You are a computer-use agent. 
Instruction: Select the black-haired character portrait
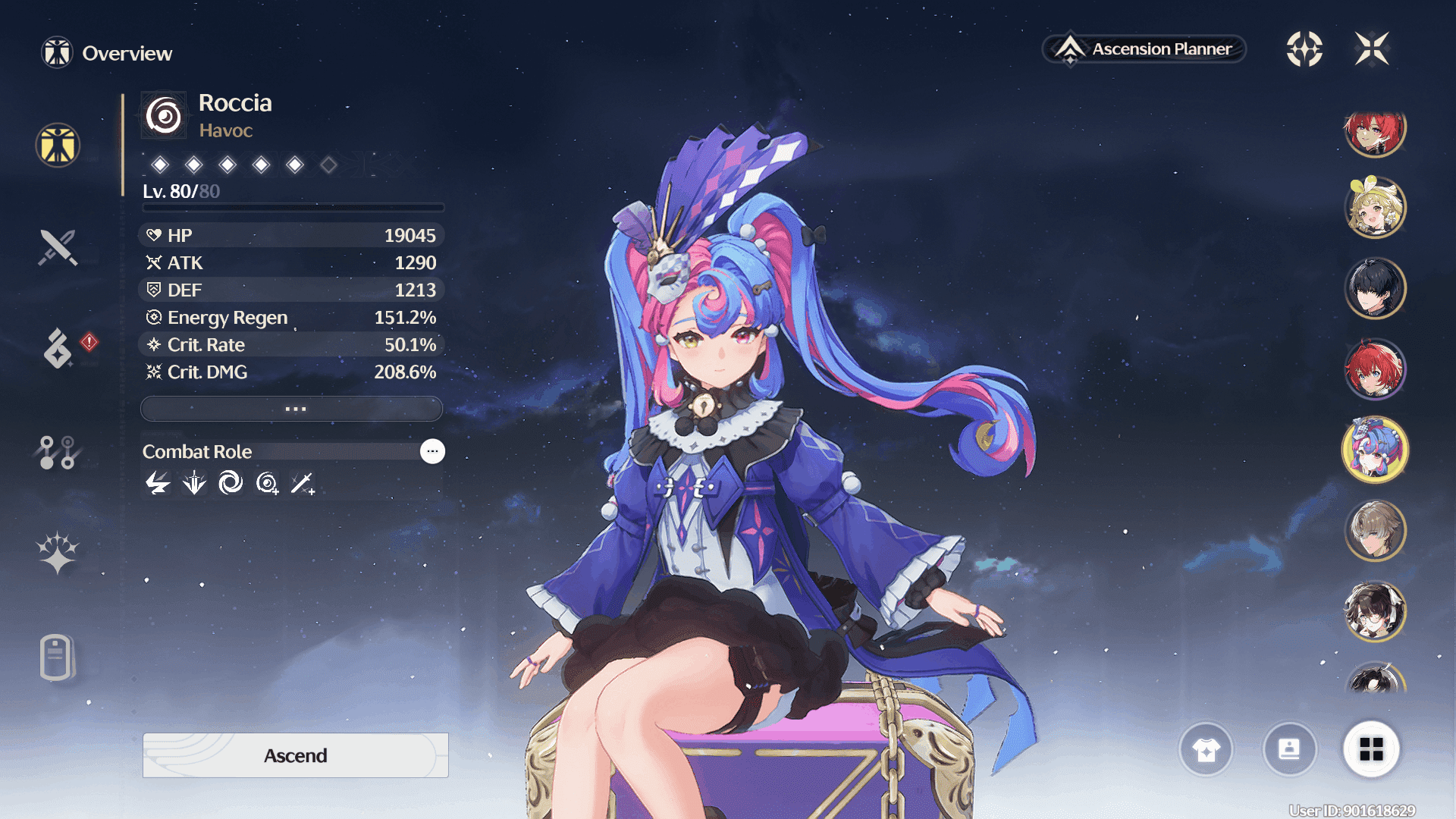(x=1375, y=288)
